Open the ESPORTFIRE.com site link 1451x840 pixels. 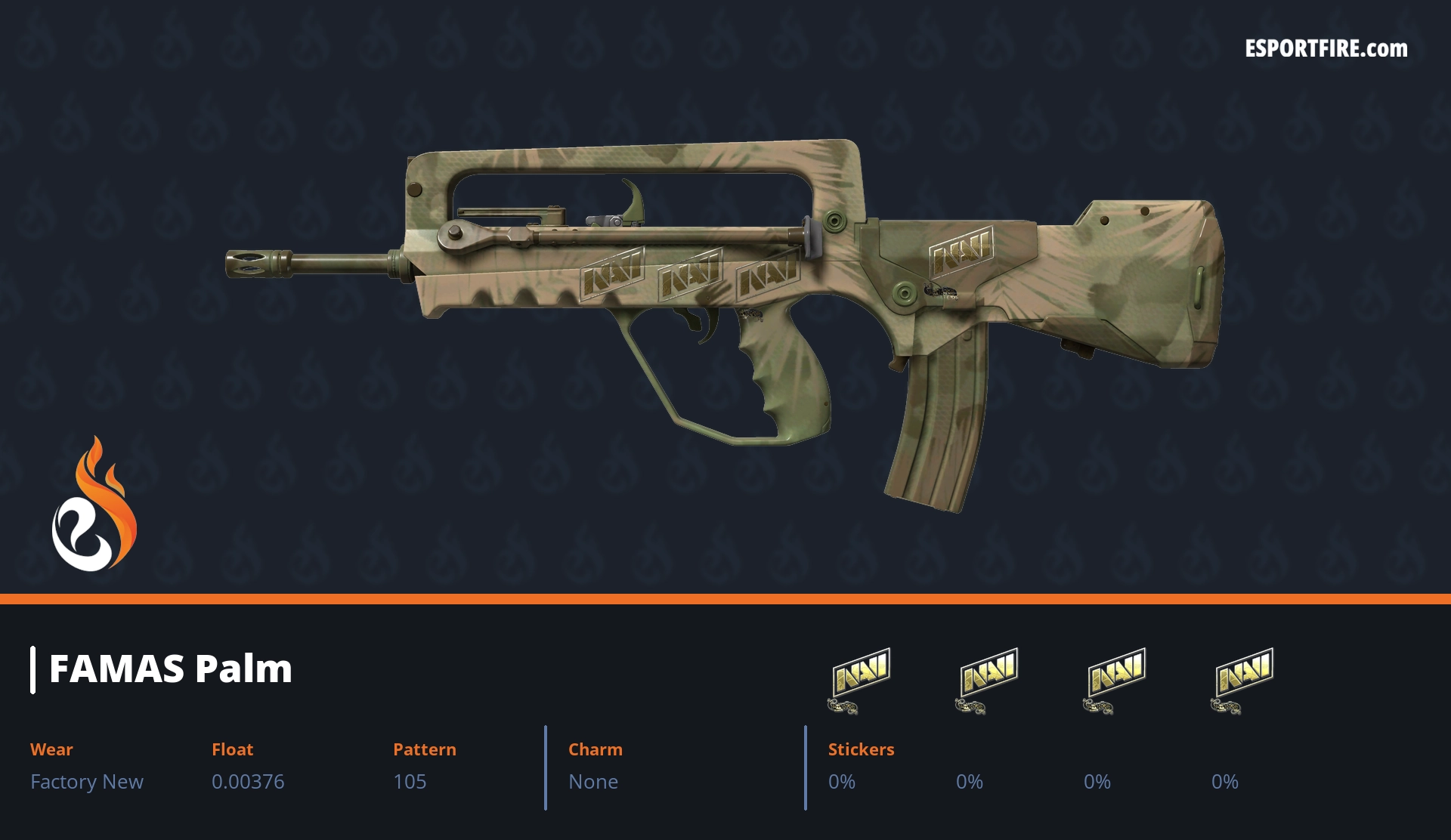coord(1326,49)
